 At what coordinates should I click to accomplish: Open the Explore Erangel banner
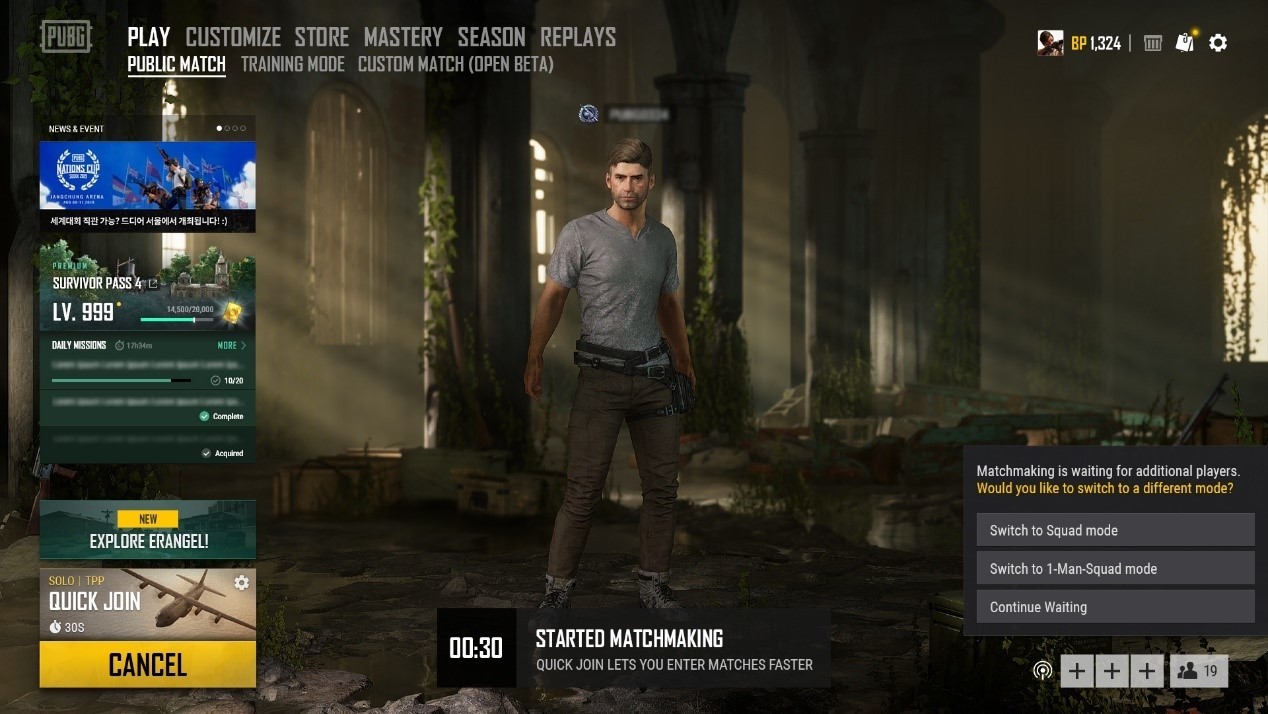[x=147, y=530]
